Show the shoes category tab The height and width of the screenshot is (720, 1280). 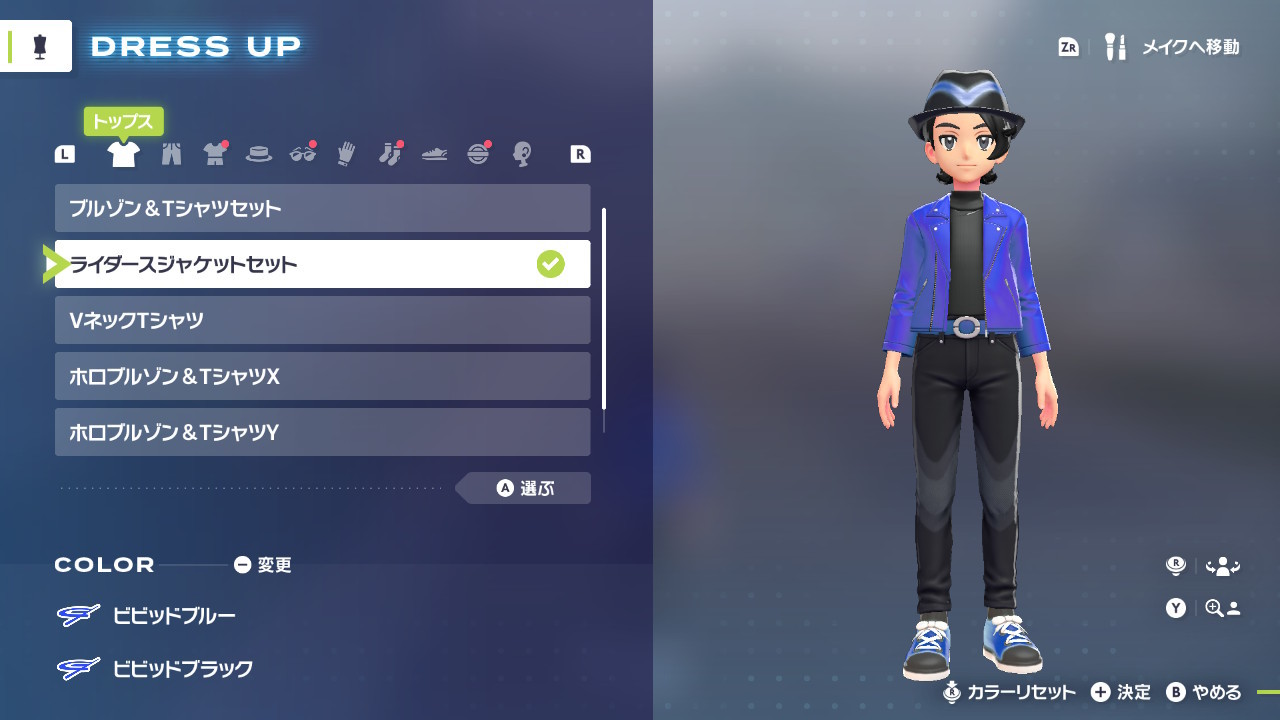[434, 154]
